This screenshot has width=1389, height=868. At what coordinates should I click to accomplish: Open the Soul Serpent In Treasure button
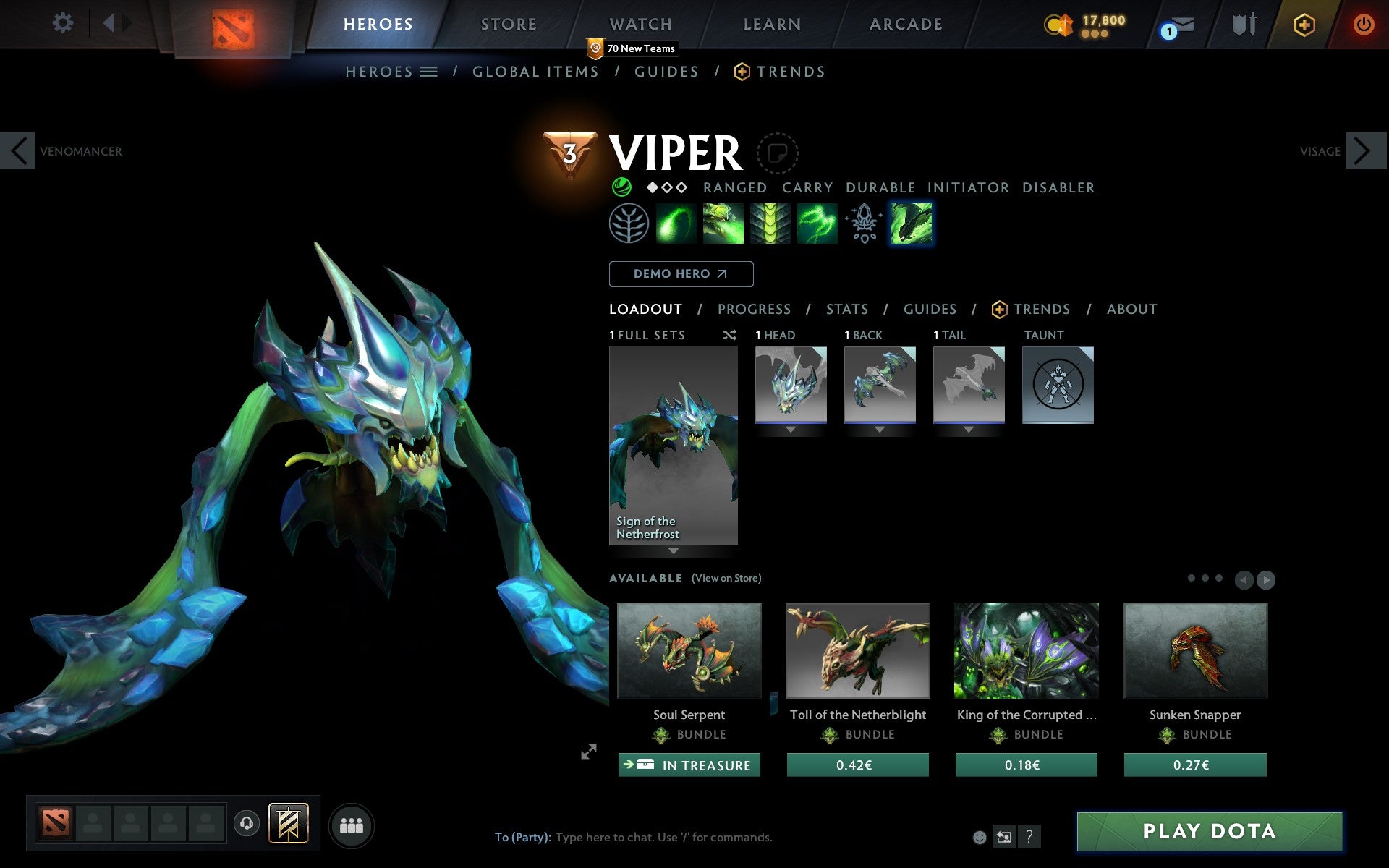pyautogui.click(x=689, y=765)
